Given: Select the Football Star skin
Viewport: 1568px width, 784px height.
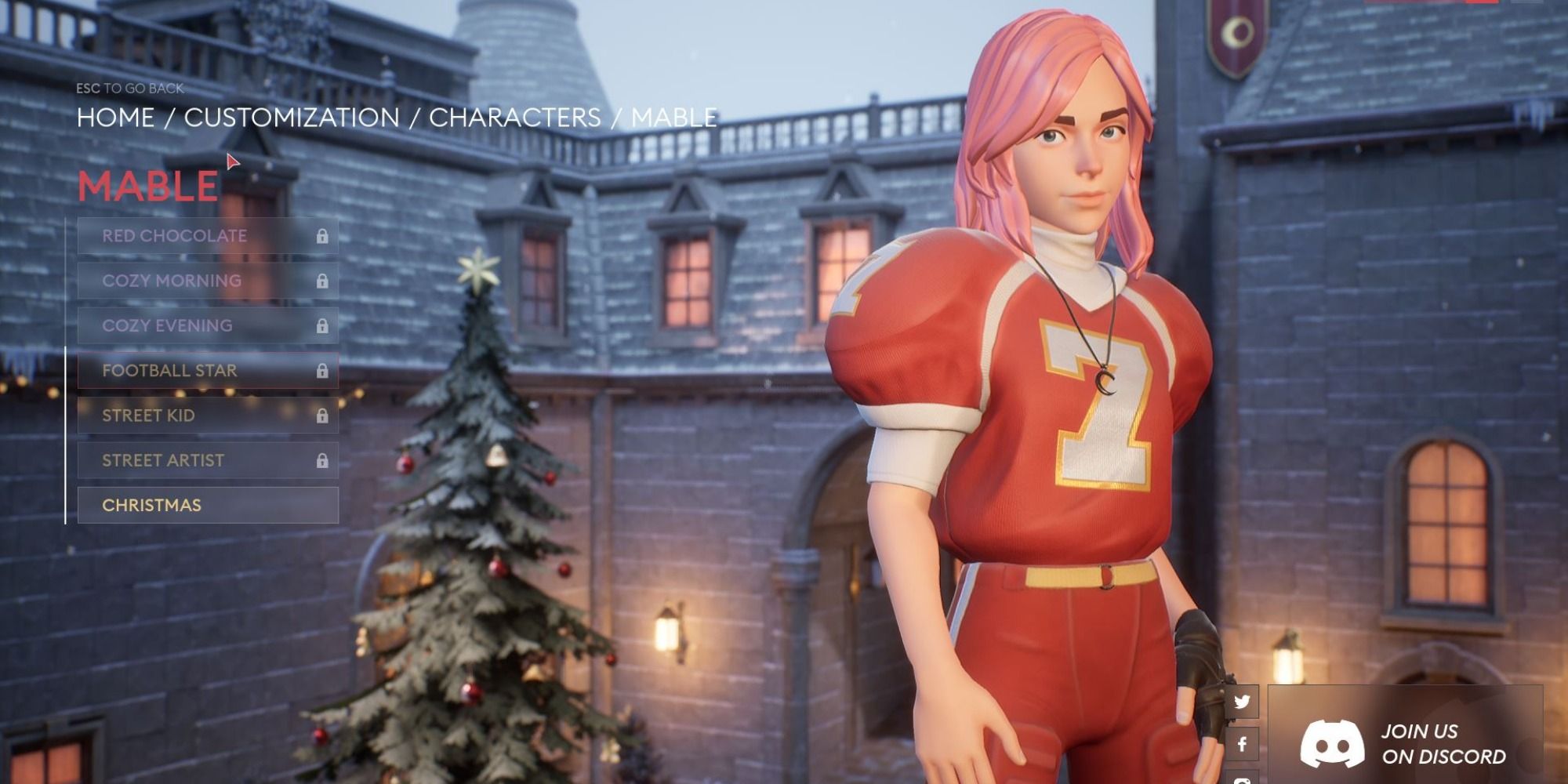Looking at the screenshot, I should (x=208, y=370).
